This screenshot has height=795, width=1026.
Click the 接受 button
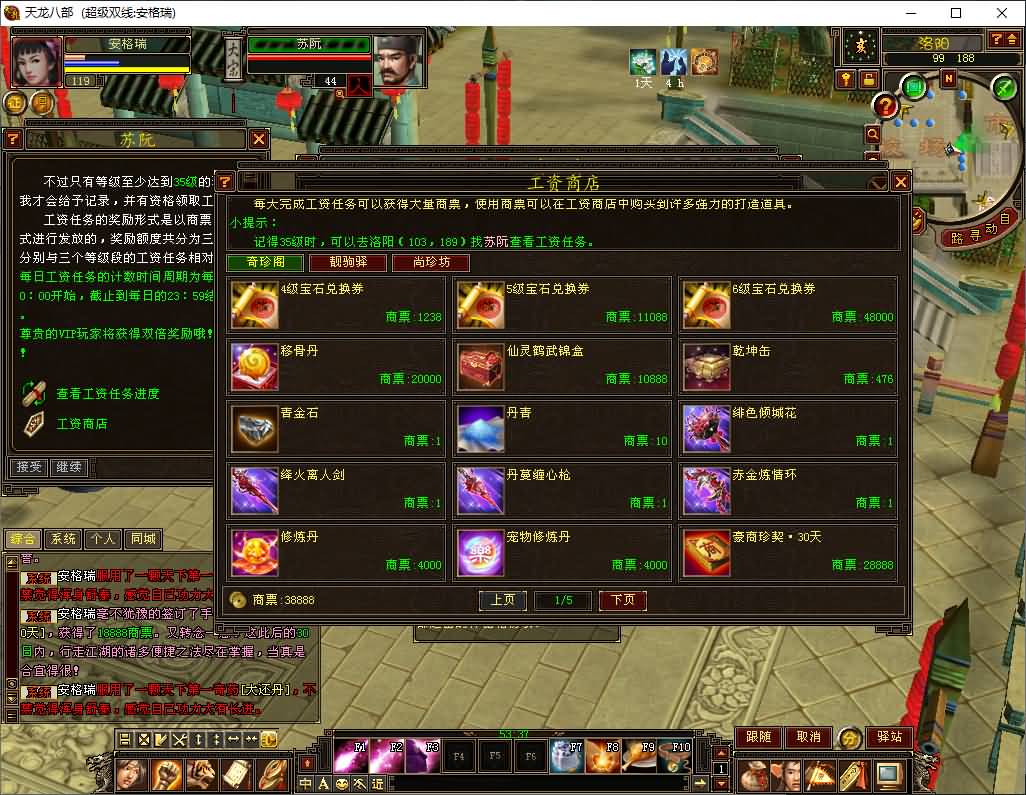(27, 467)
